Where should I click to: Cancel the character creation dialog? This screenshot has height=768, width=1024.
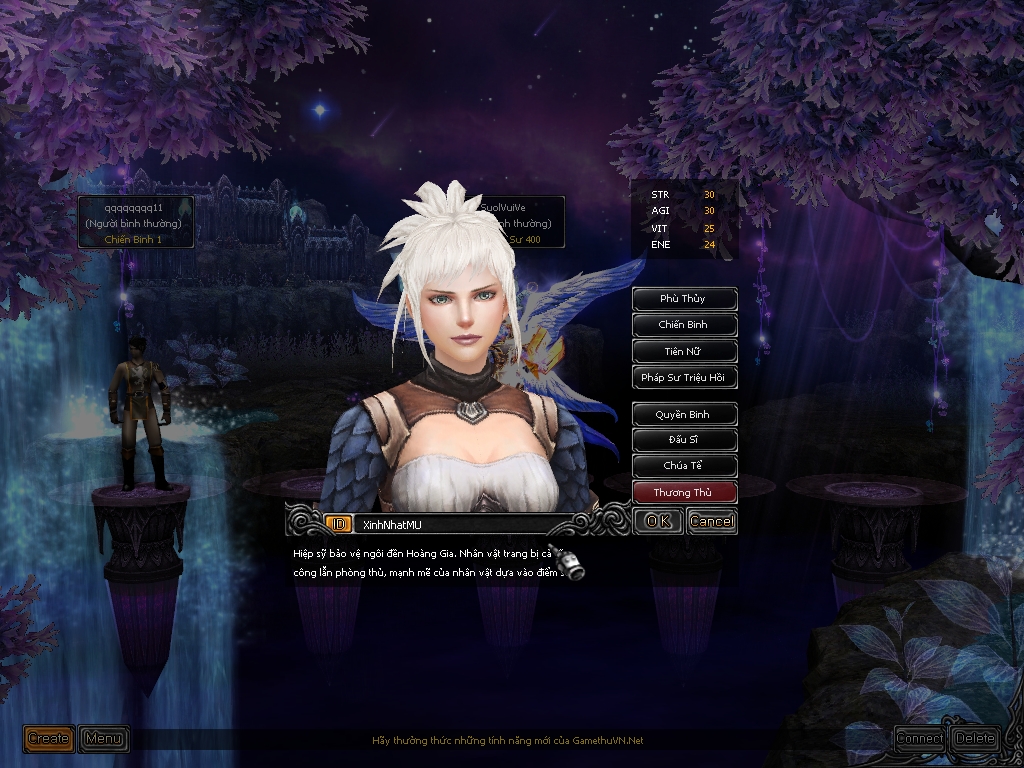tap(711, 521)
